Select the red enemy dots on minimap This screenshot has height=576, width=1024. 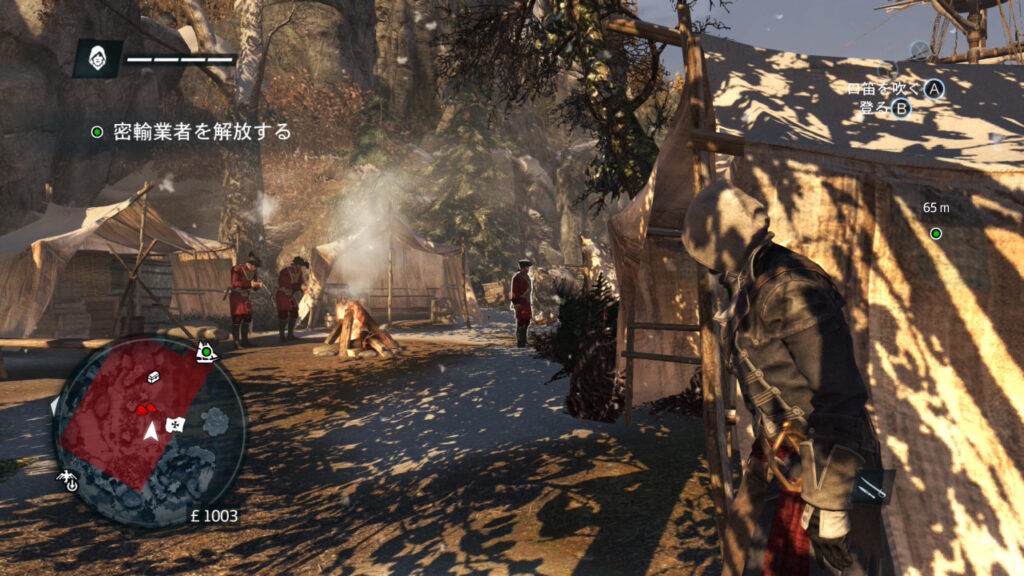click(x=146, y=408)
